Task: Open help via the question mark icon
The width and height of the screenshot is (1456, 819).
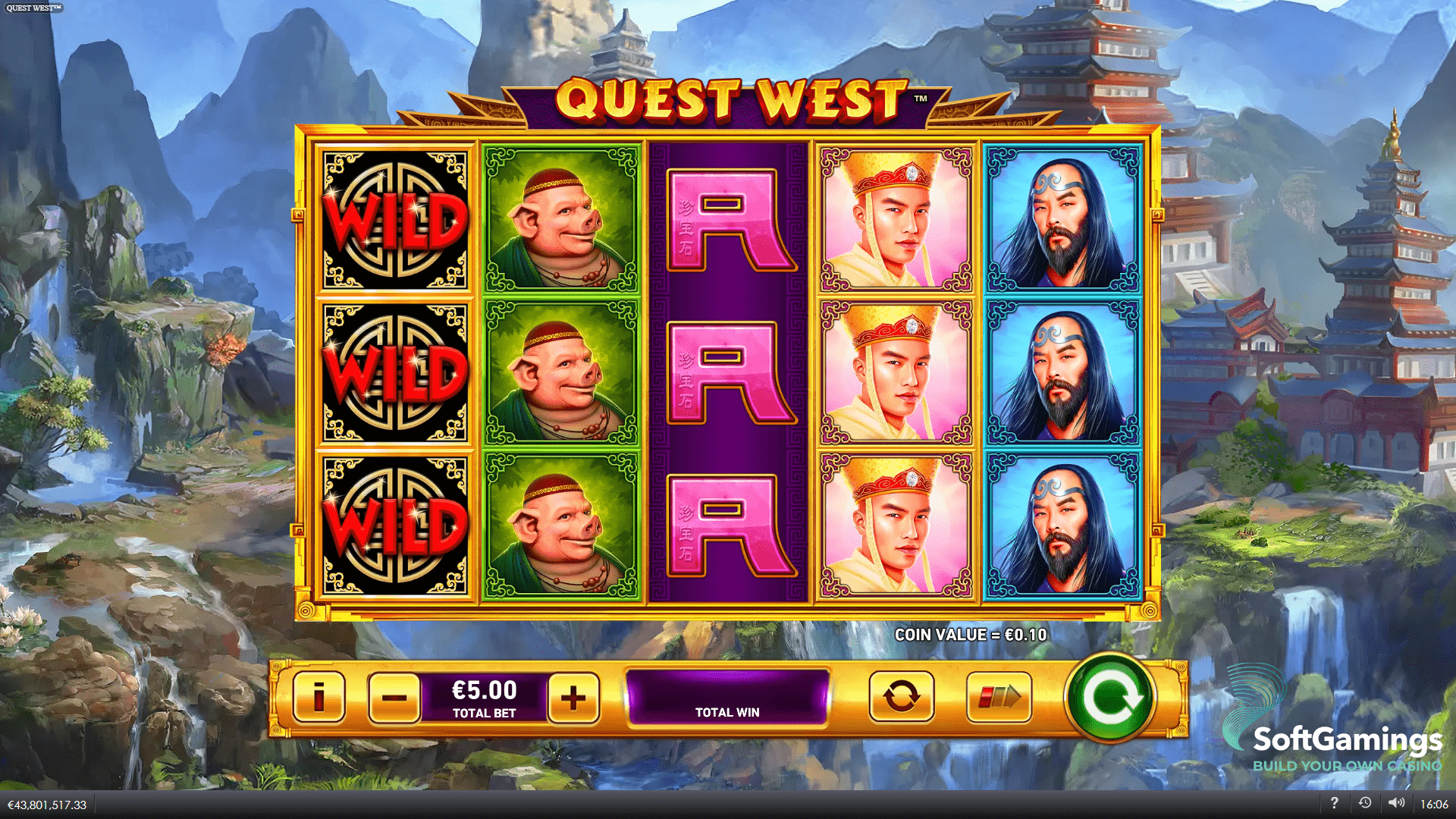Action: (x=1335, y=802)
